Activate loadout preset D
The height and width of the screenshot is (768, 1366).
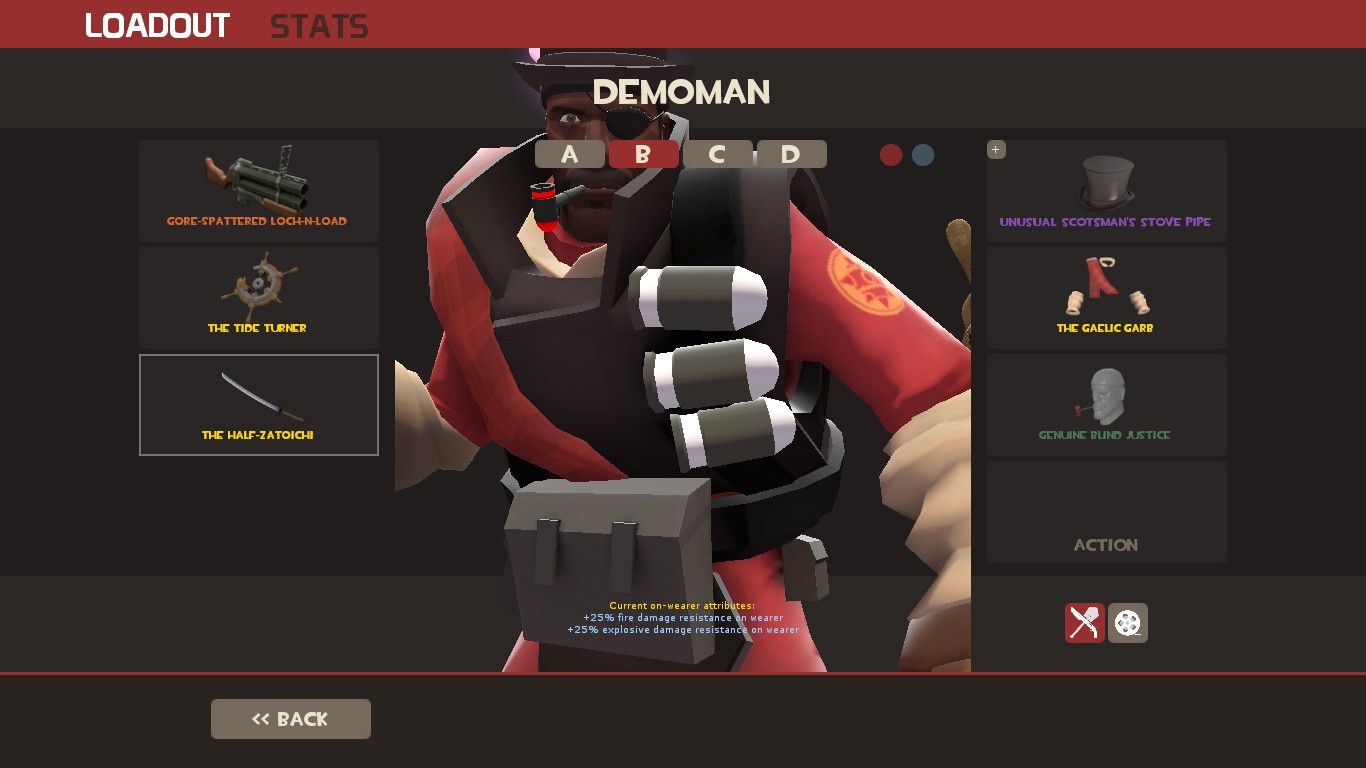[792, 154]
